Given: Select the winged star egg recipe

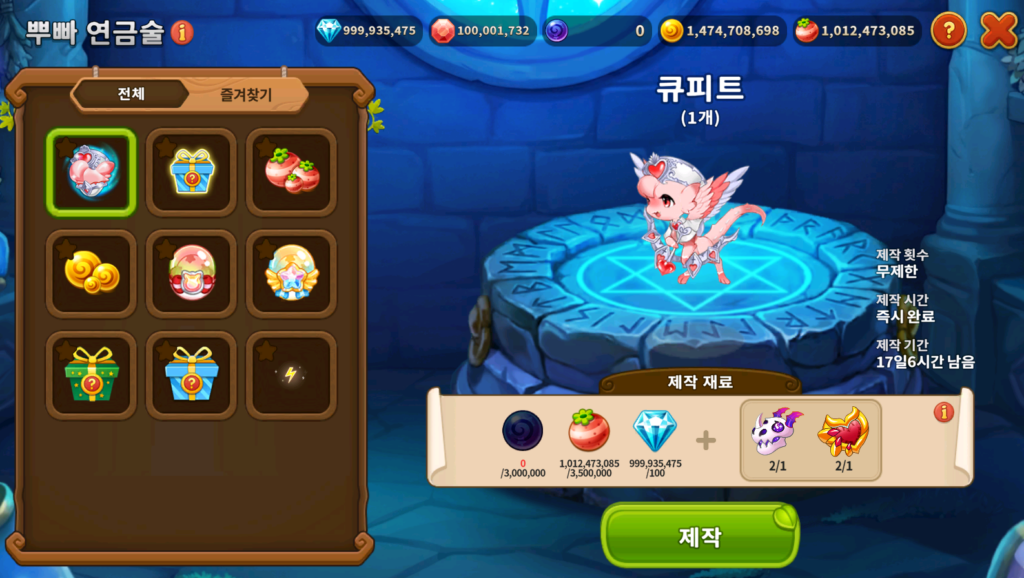Looking at the screenshot, I should click(291, 273).
